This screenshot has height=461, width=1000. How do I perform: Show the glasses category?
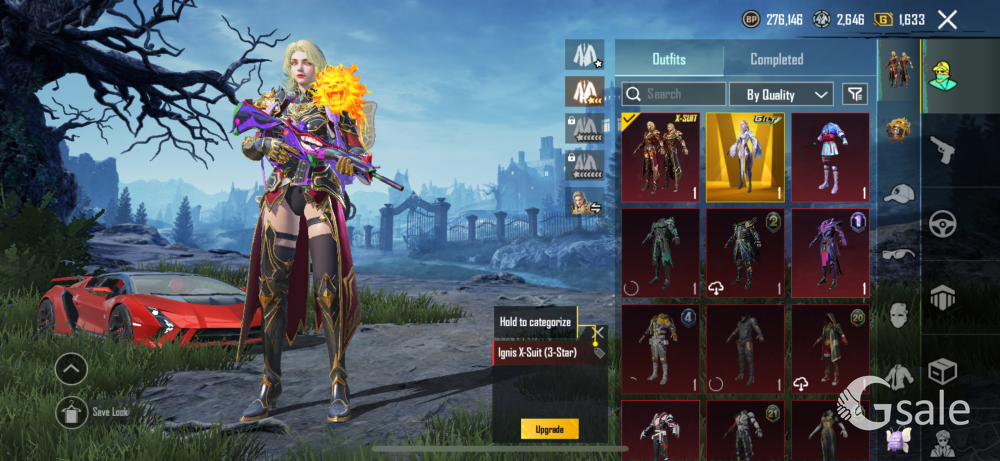899,253
